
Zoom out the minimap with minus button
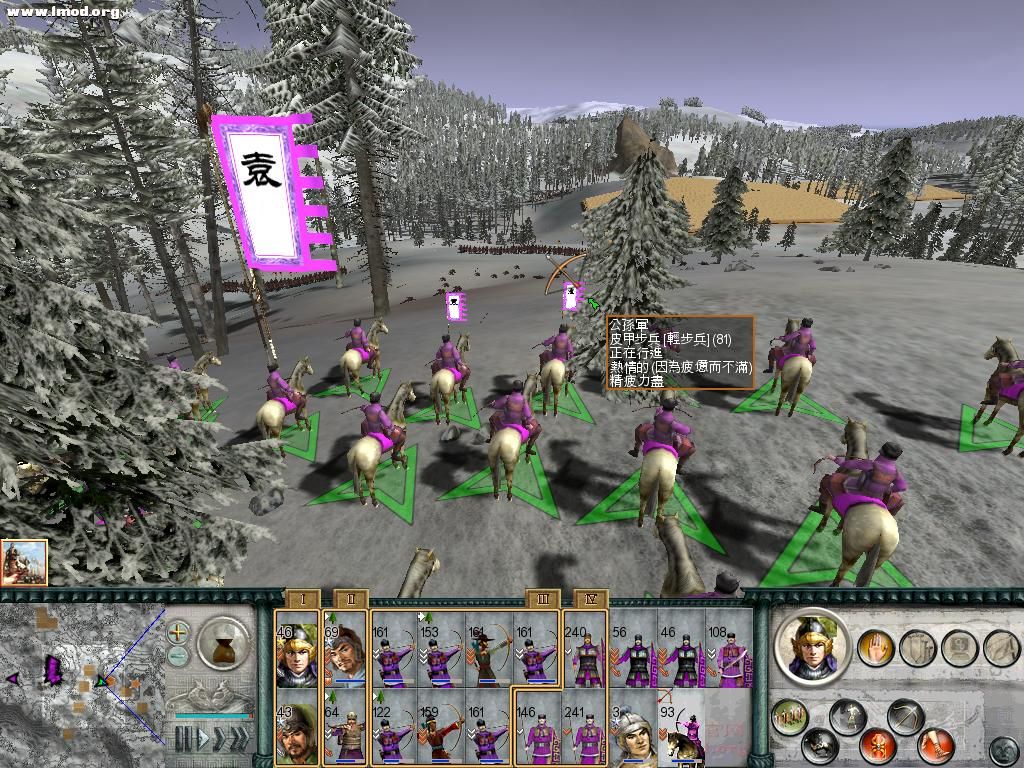pyautogui.click(x=179, y=655)
